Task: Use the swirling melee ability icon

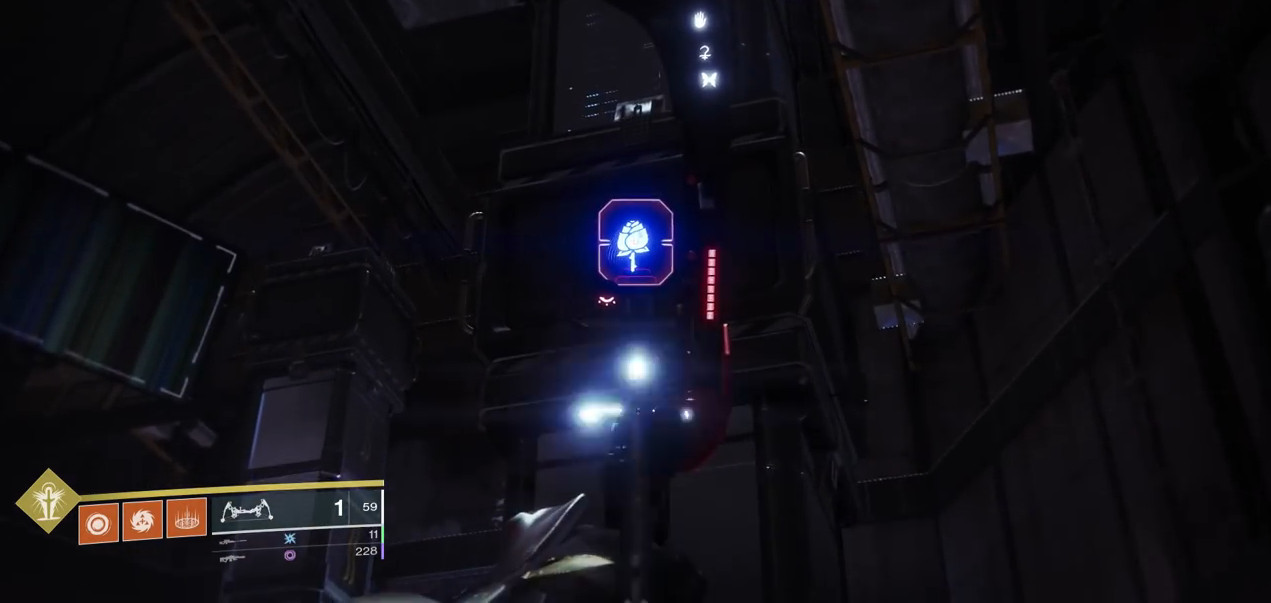Action: tap(142, 520)
